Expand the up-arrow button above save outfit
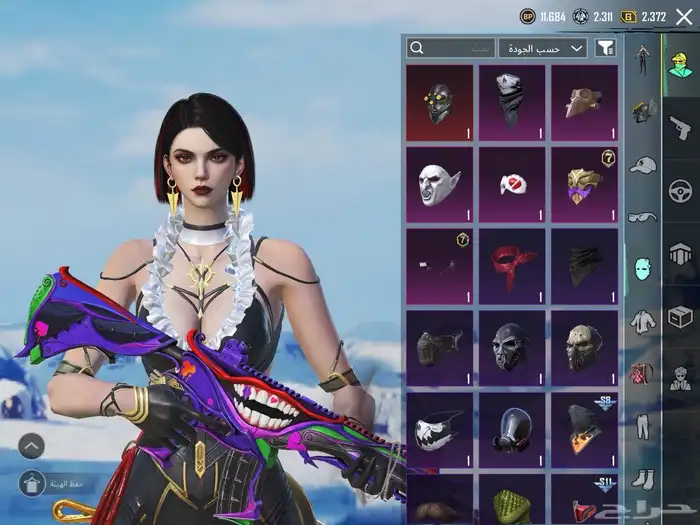Screen dimensions: 700x525 point(31,446)
